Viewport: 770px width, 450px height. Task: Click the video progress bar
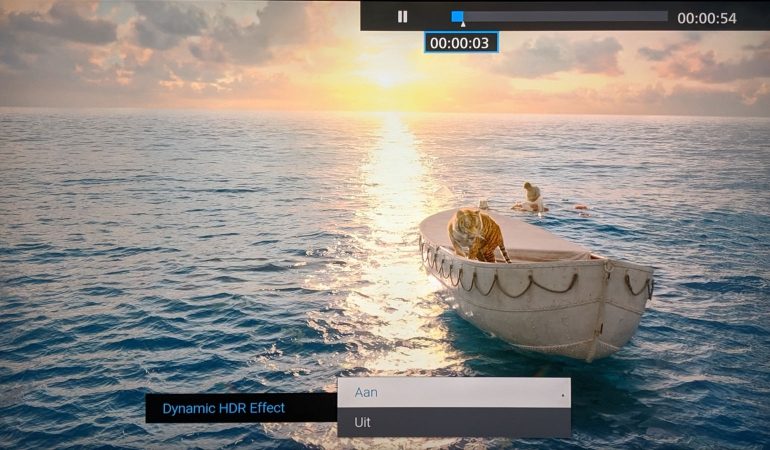tap(560, 17)
